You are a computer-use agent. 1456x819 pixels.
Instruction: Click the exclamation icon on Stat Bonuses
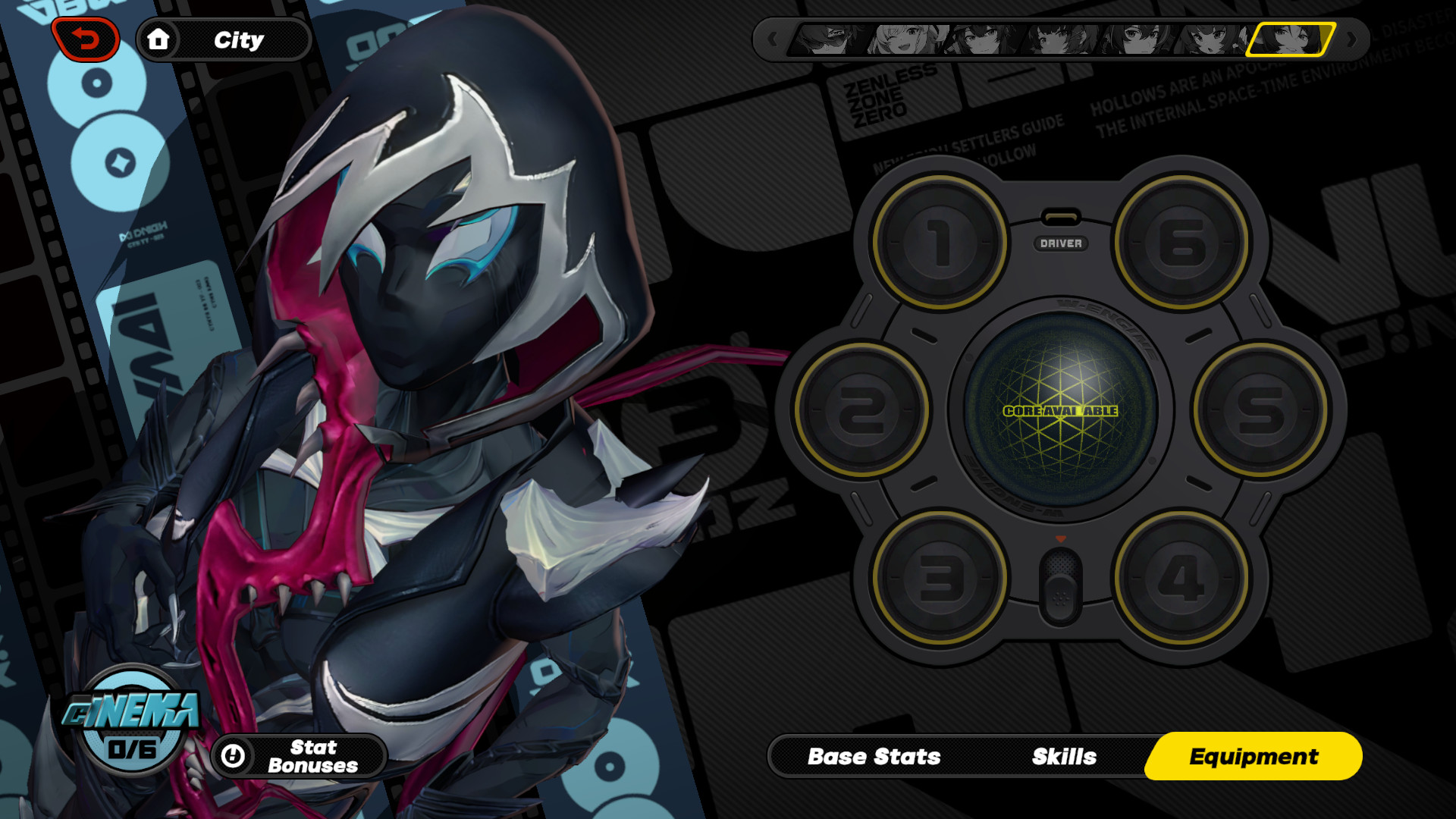pyautogui.click(x=234, y=755)
